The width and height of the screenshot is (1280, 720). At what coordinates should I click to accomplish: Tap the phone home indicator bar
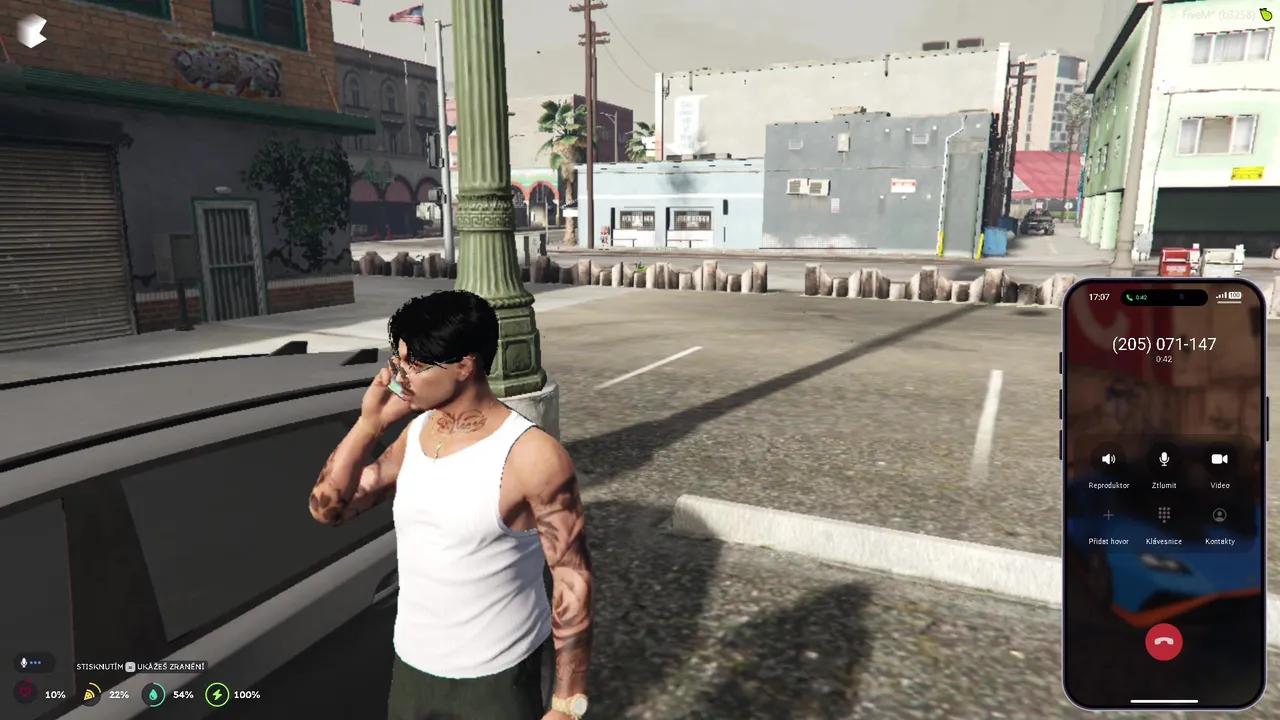pos(1163,700)
